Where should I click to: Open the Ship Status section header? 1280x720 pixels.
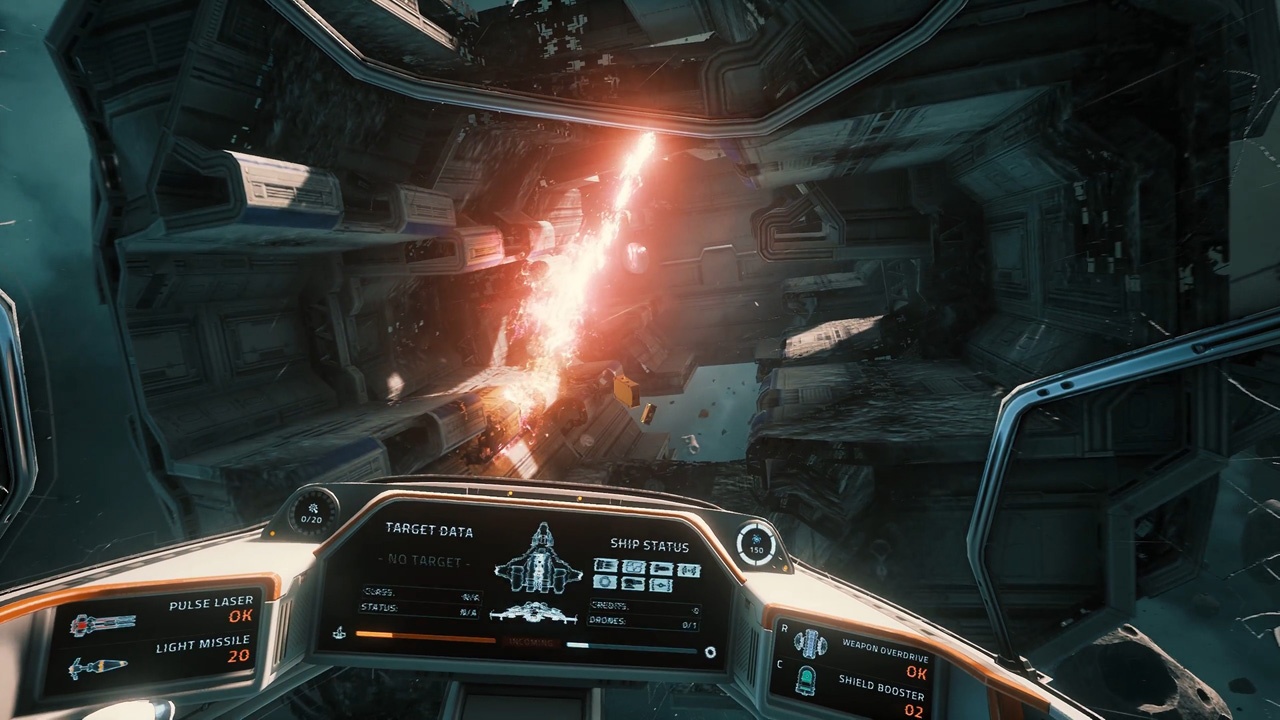649,546
